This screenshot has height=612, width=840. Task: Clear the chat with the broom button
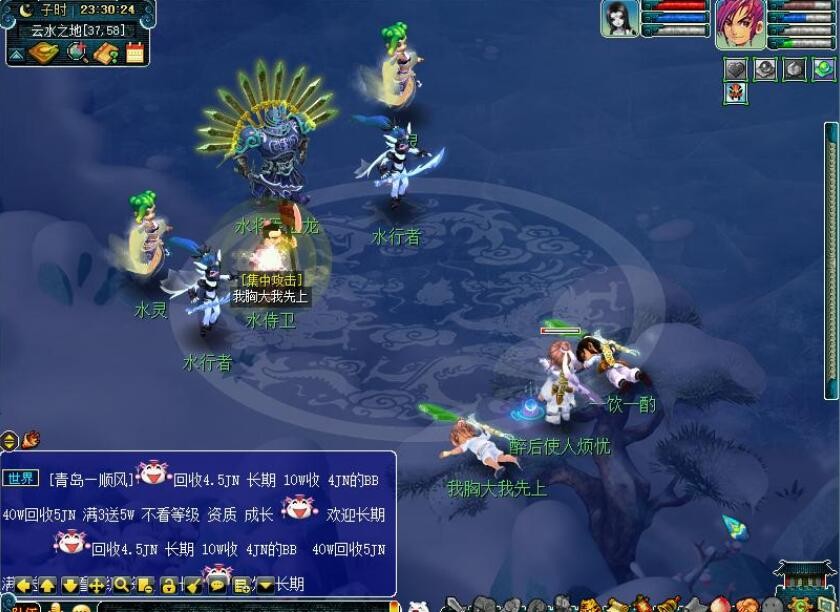pos(193,585)
